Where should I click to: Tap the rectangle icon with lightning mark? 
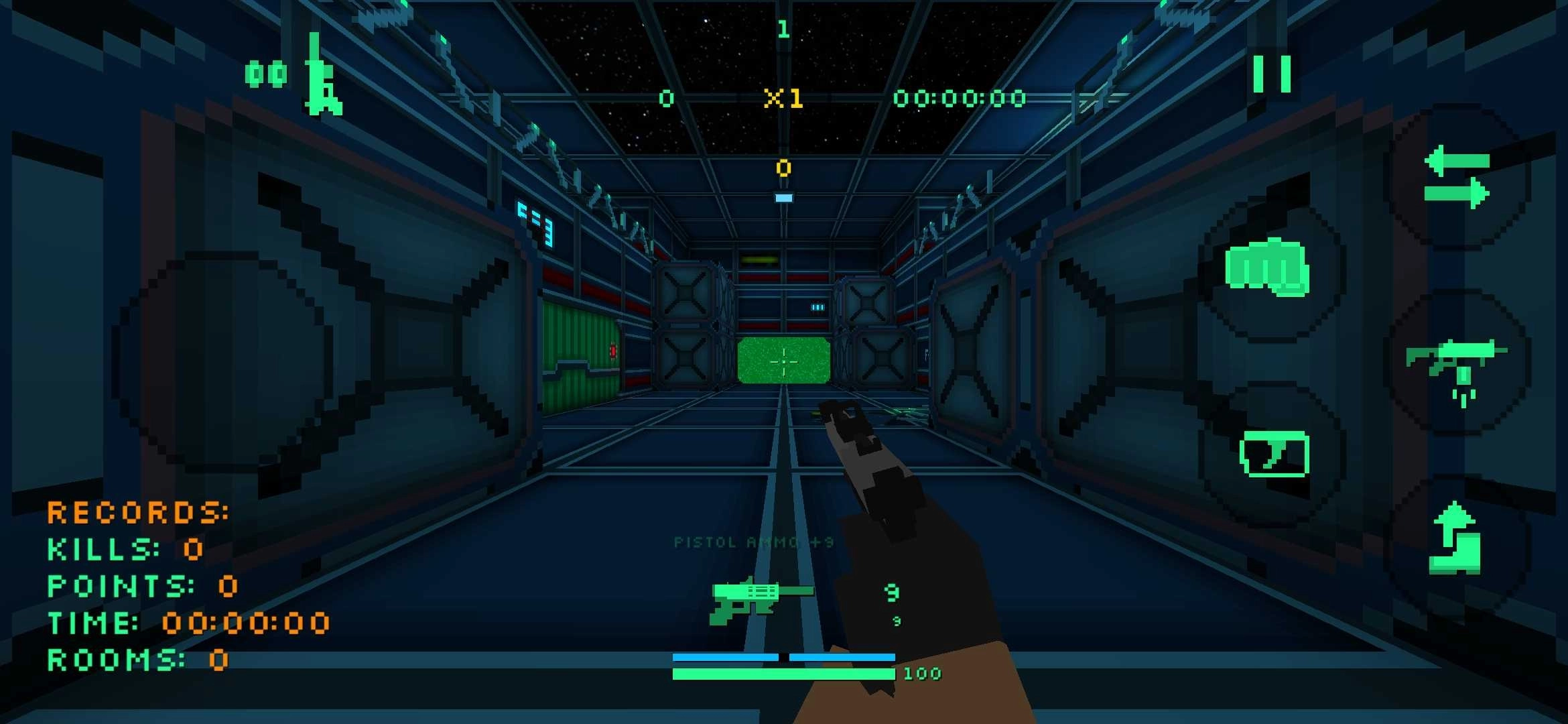click(1274, 454)
